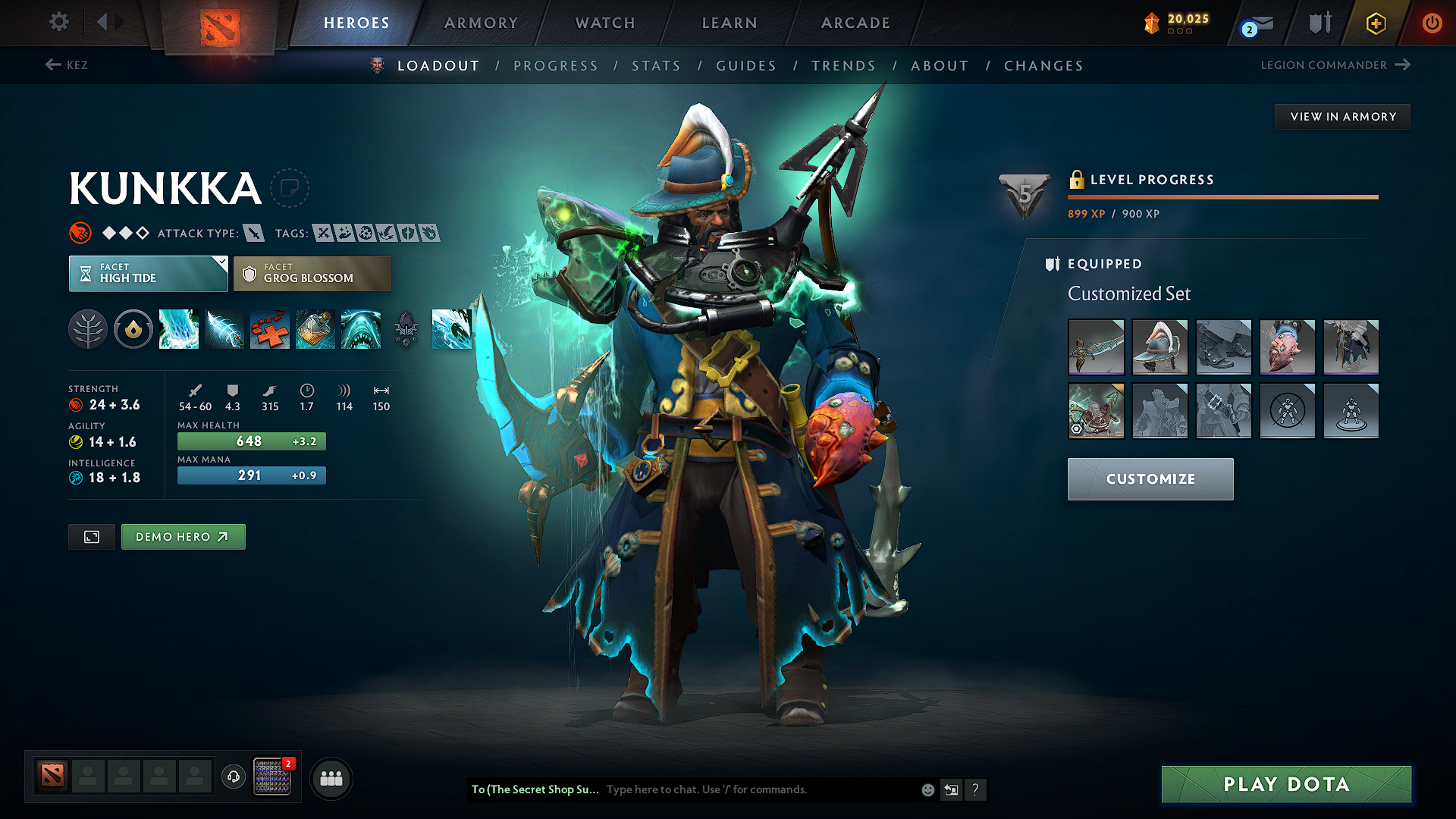Image resolution: width=1456 pixels, height=819 pixels.
Task: Go back to previous hero Kez
Action: [67, 65]
